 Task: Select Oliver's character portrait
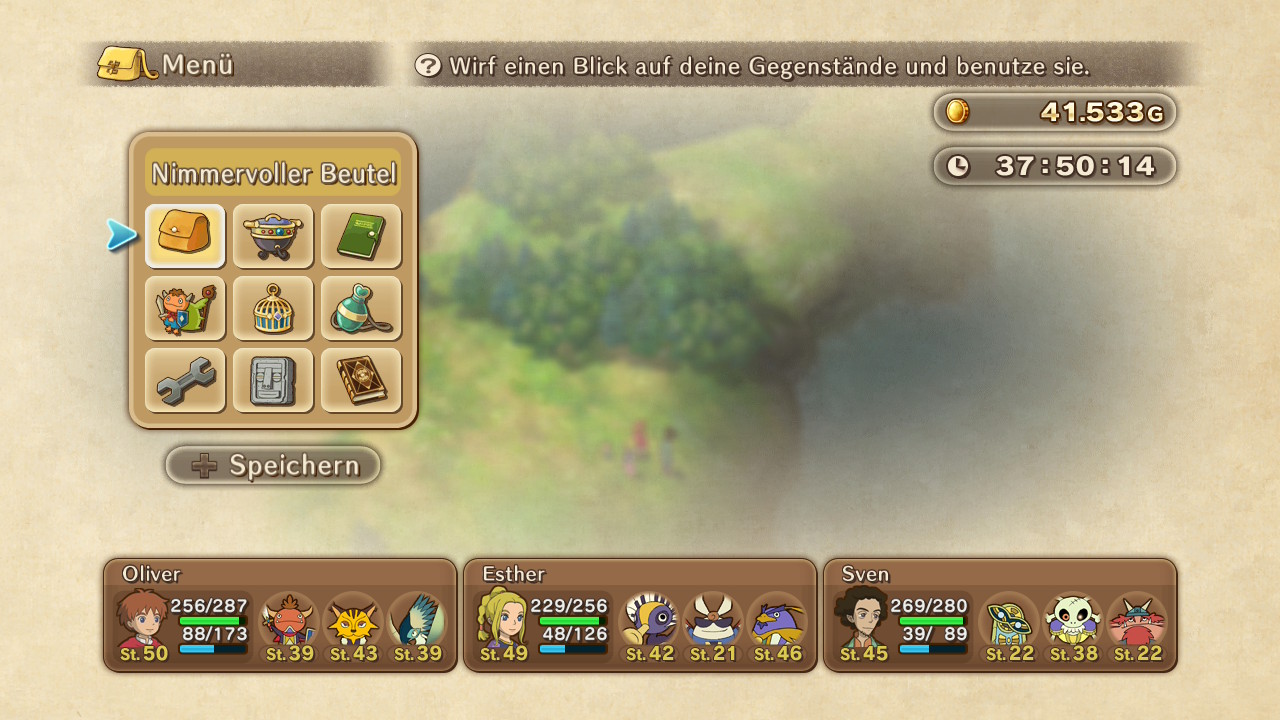(143, 621)
